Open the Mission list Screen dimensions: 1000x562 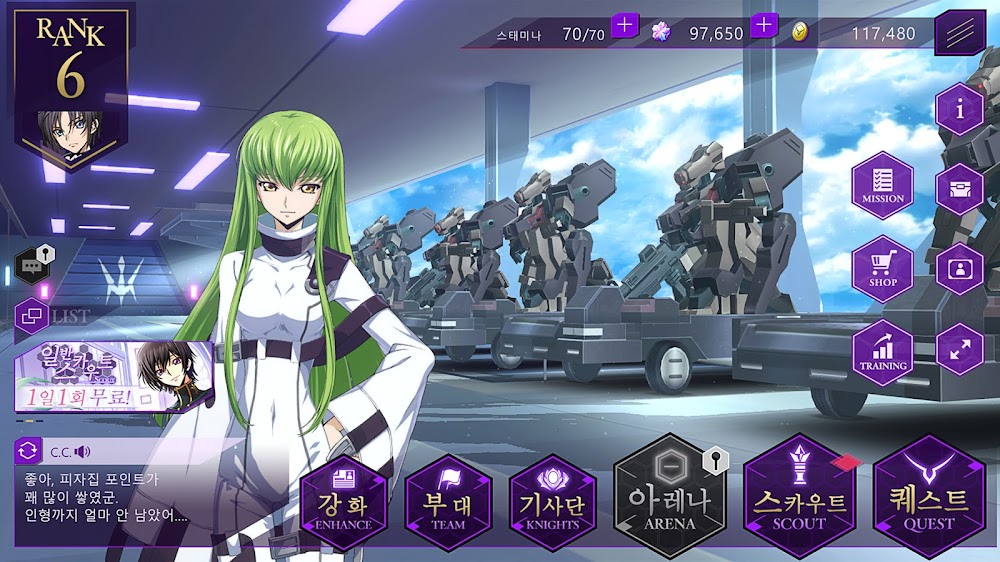[x=882, y=186]
